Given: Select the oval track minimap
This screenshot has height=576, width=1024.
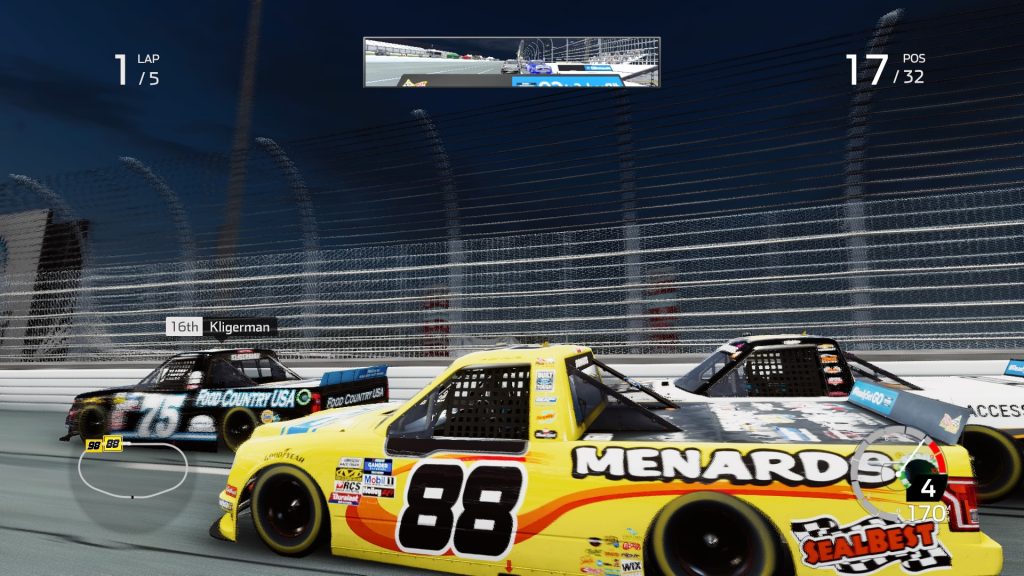Looking at the screenshot, I should (133, 471).
